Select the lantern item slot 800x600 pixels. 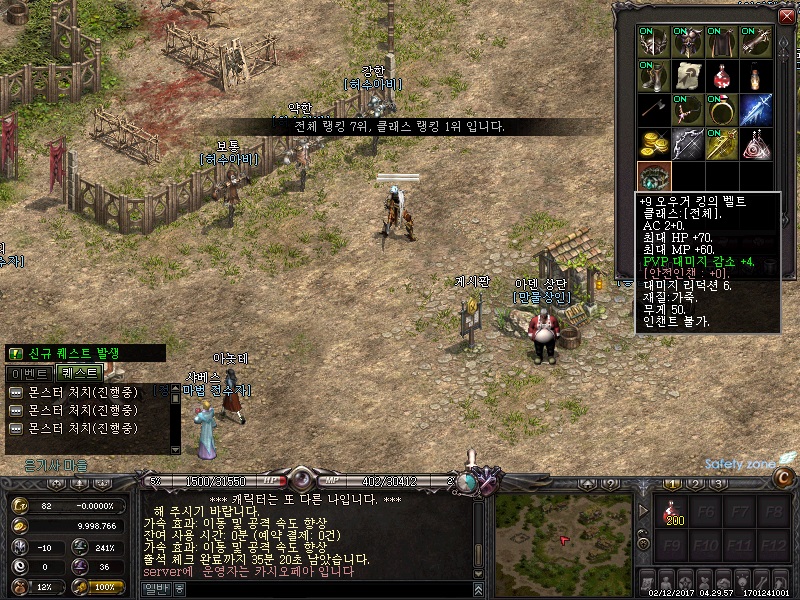tap(757, 76)
